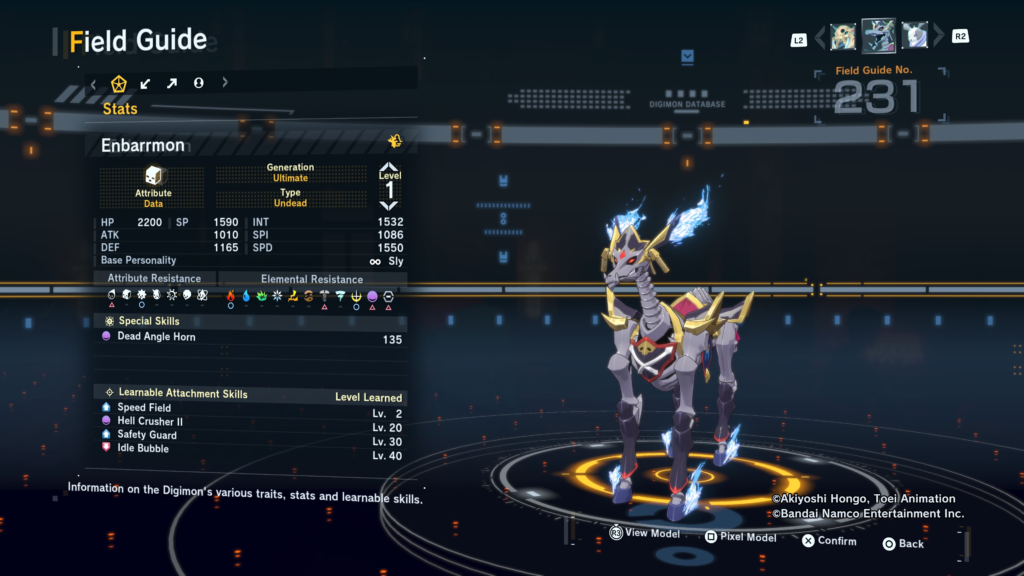Screen dimensions: 1024x576
Task: Go to the previous Digimon entry arrow
Action: click(x=820, y=38)
